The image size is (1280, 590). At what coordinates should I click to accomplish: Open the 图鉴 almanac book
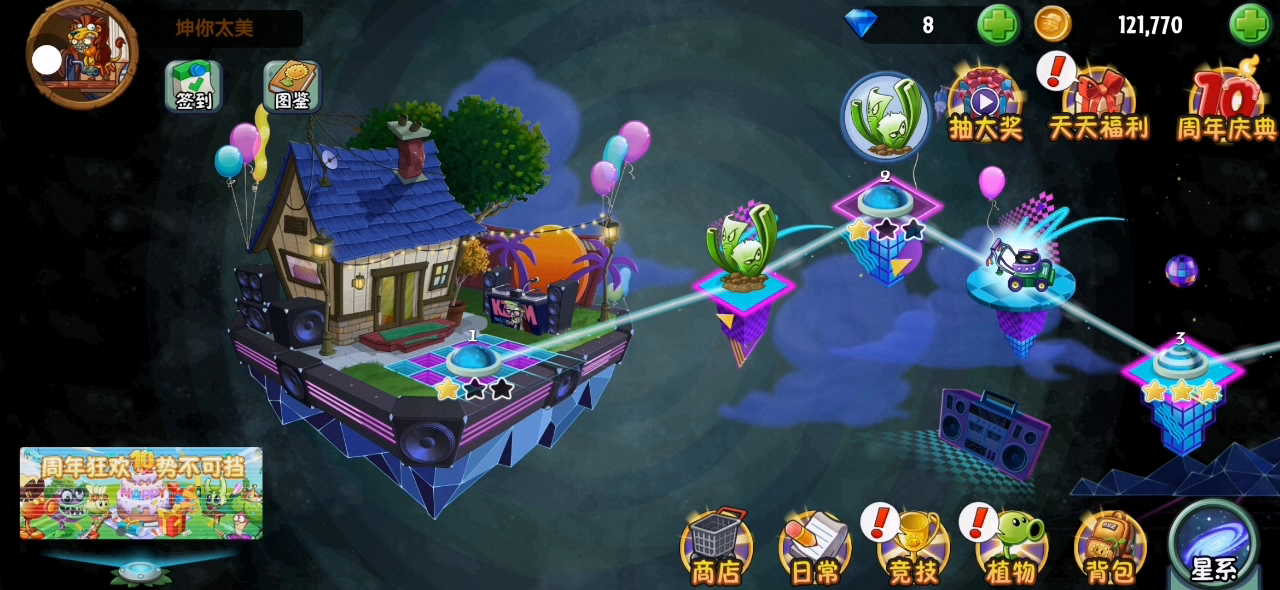291,85
